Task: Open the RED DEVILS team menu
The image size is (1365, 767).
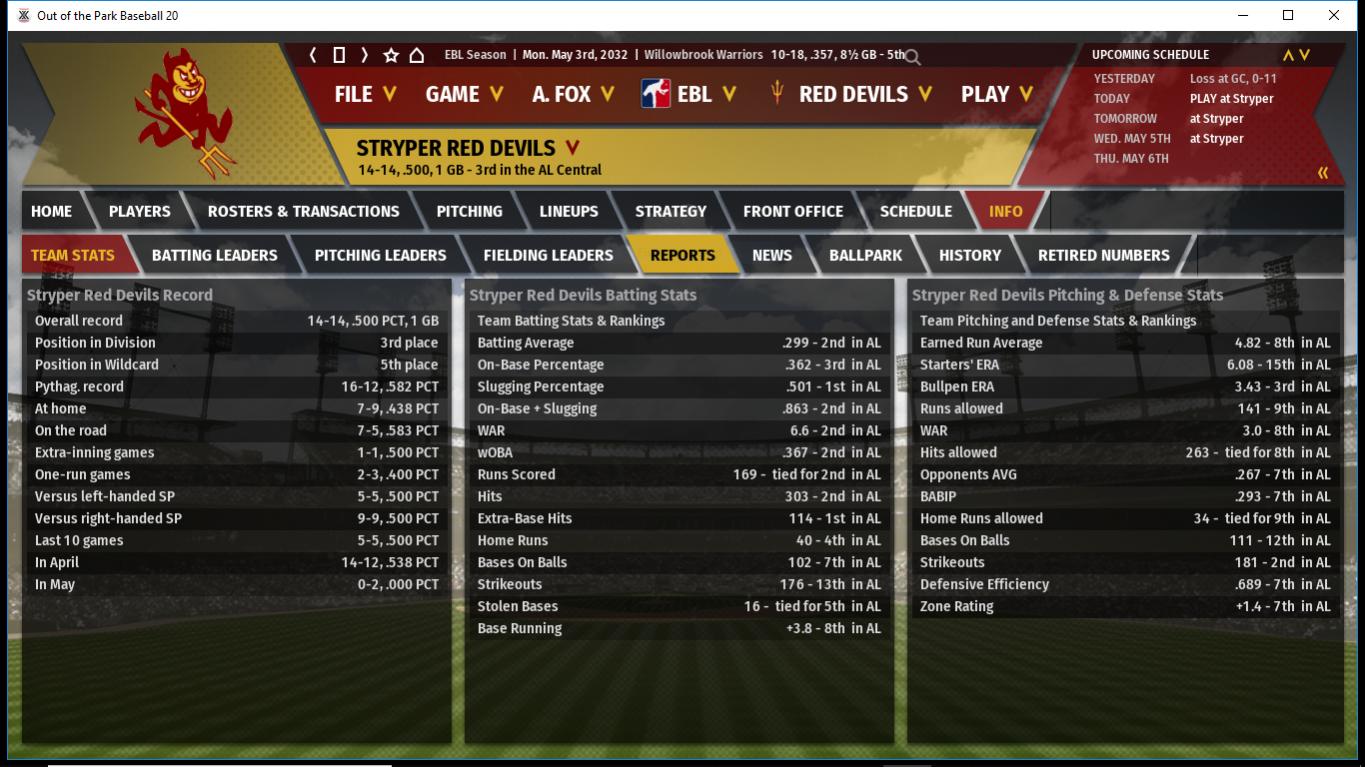Action: click(852, 94)
